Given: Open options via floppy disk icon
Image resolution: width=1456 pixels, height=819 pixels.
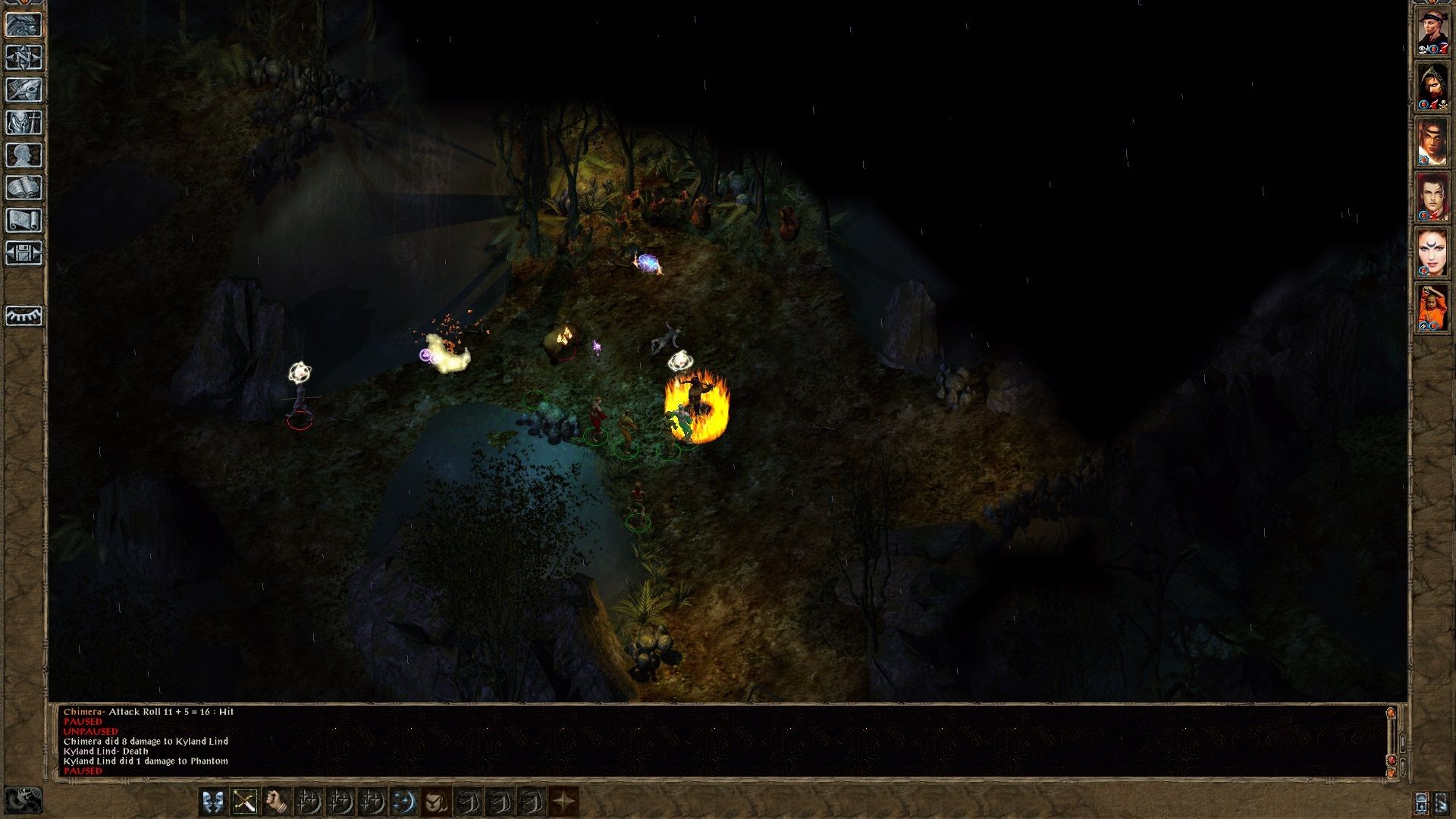Looking at the screenshot, I should click(x=24, y=253).
